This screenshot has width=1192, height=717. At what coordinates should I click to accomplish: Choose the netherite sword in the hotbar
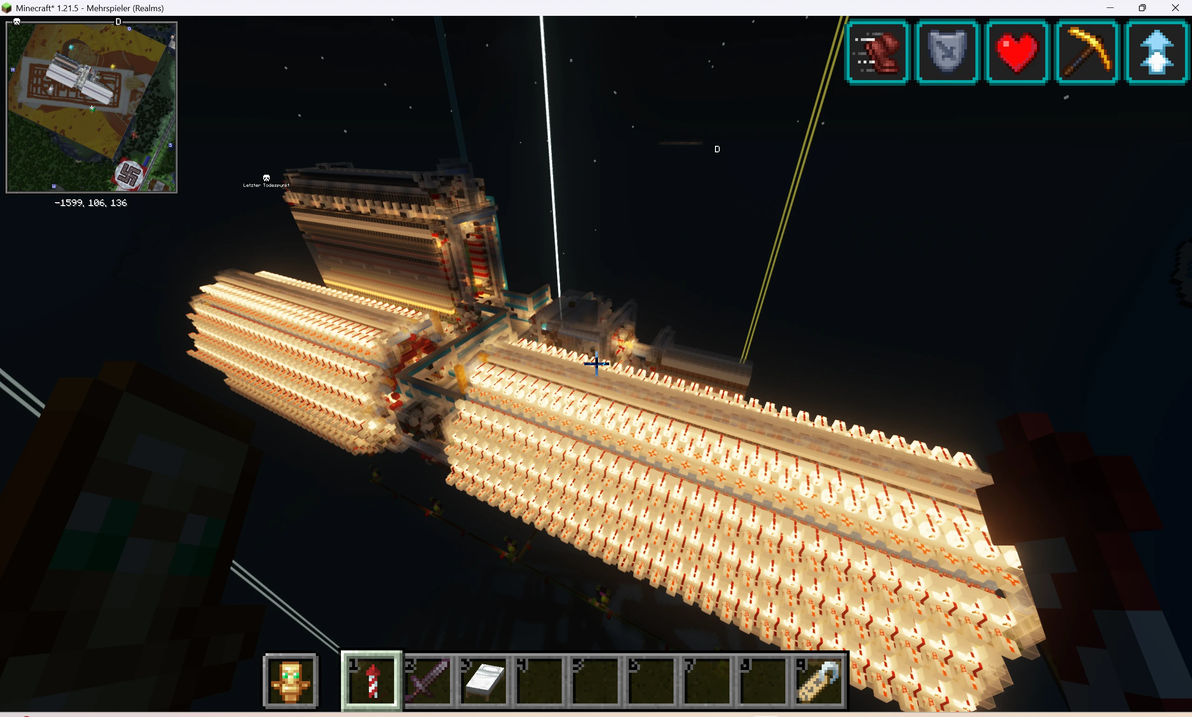pos(428,681)
